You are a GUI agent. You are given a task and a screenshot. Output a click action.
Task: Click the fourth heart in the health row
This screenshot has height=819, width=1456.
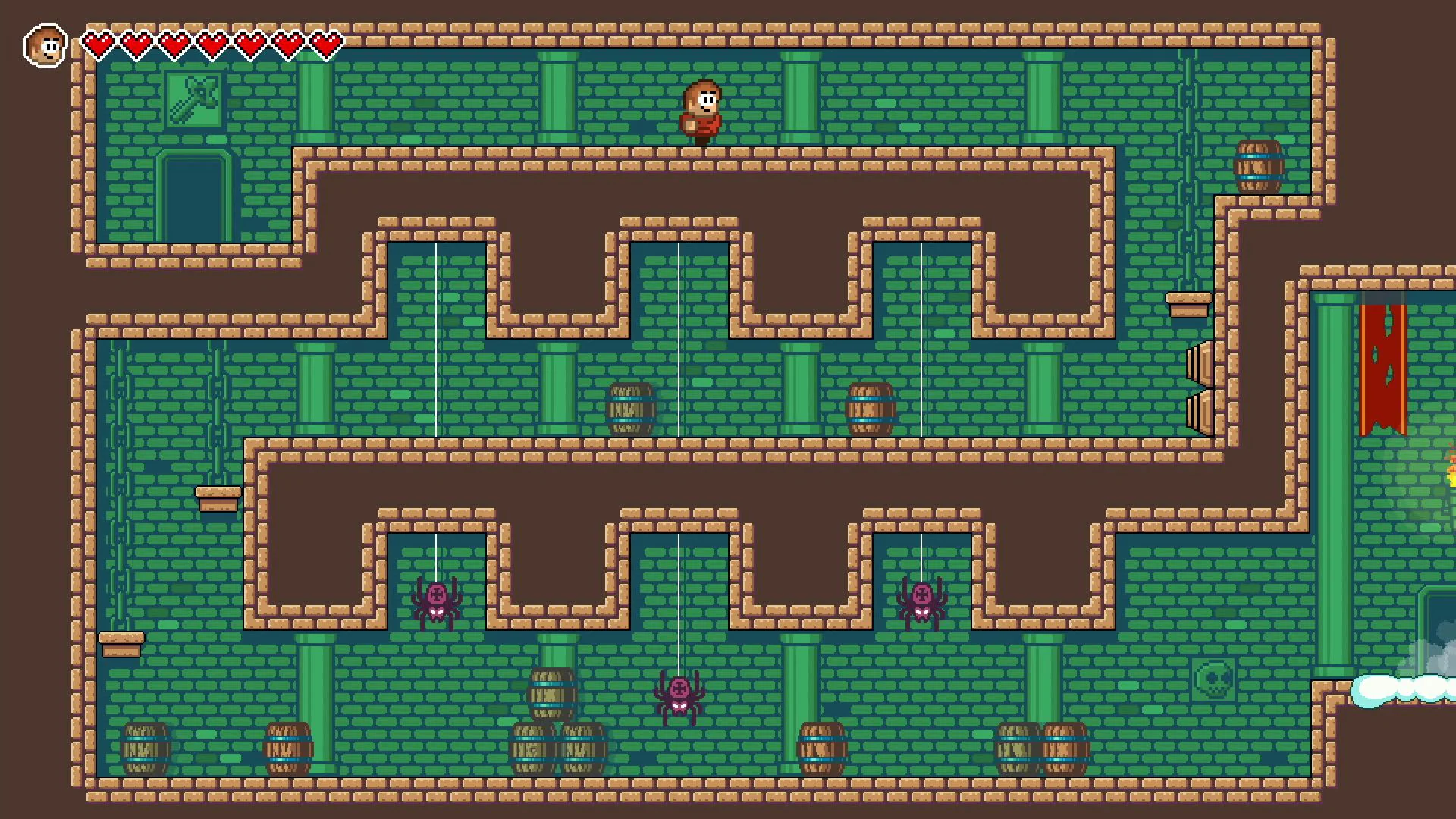(212, 43)
